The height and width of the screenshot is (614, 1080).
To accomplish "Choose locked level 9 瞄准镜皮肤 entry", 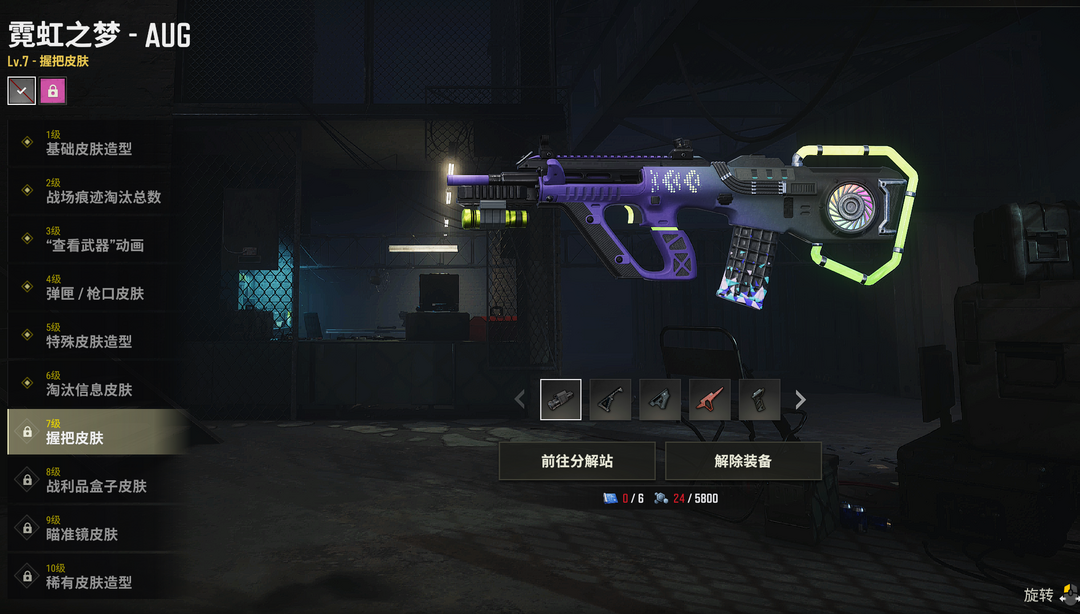I will (x=90, y=528).
